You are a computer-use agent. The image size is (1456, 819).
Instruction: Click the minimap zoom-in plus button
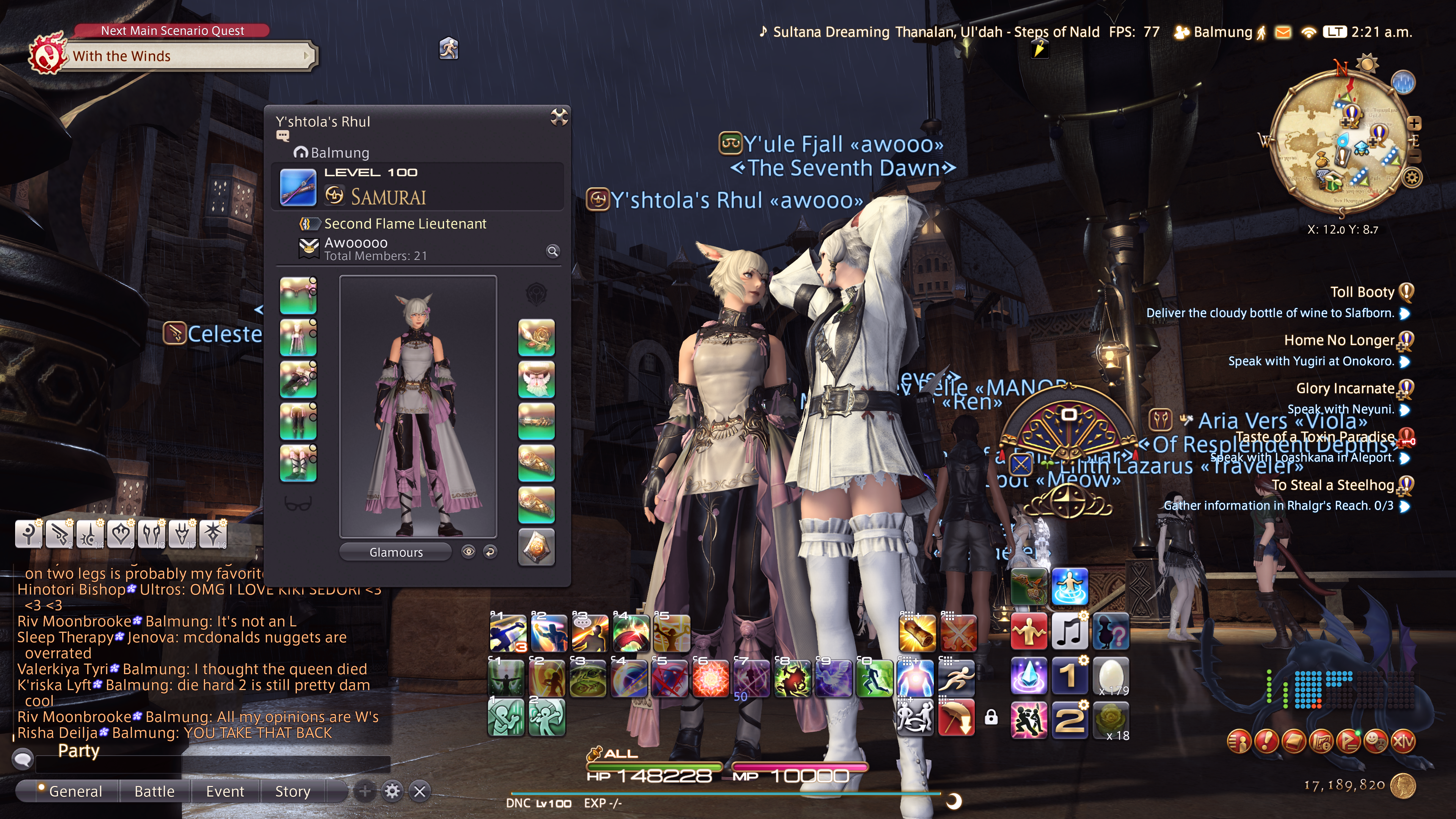pos(1414,123)
